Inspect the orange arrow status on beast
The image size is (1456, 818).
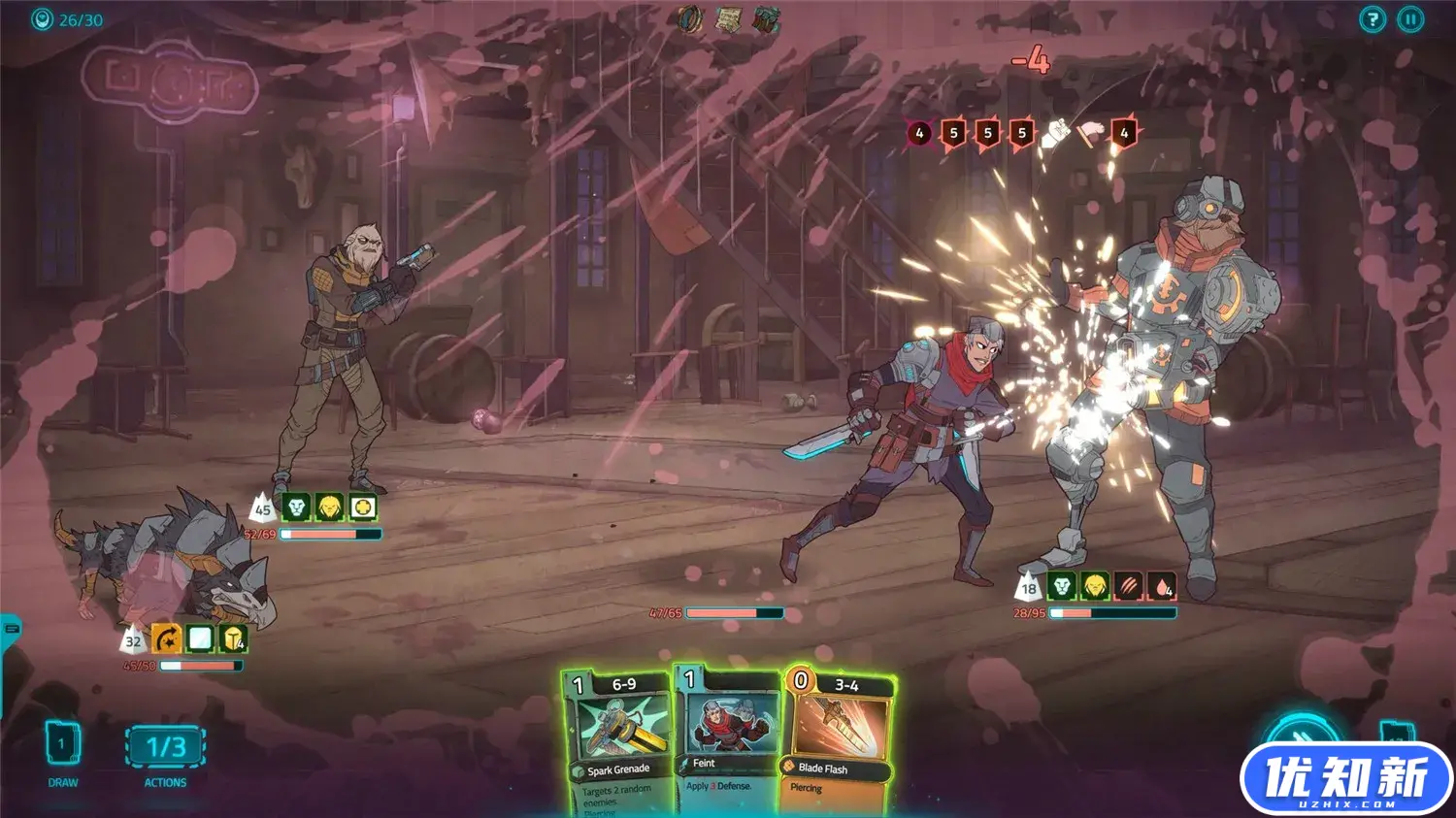pos(166,638)
